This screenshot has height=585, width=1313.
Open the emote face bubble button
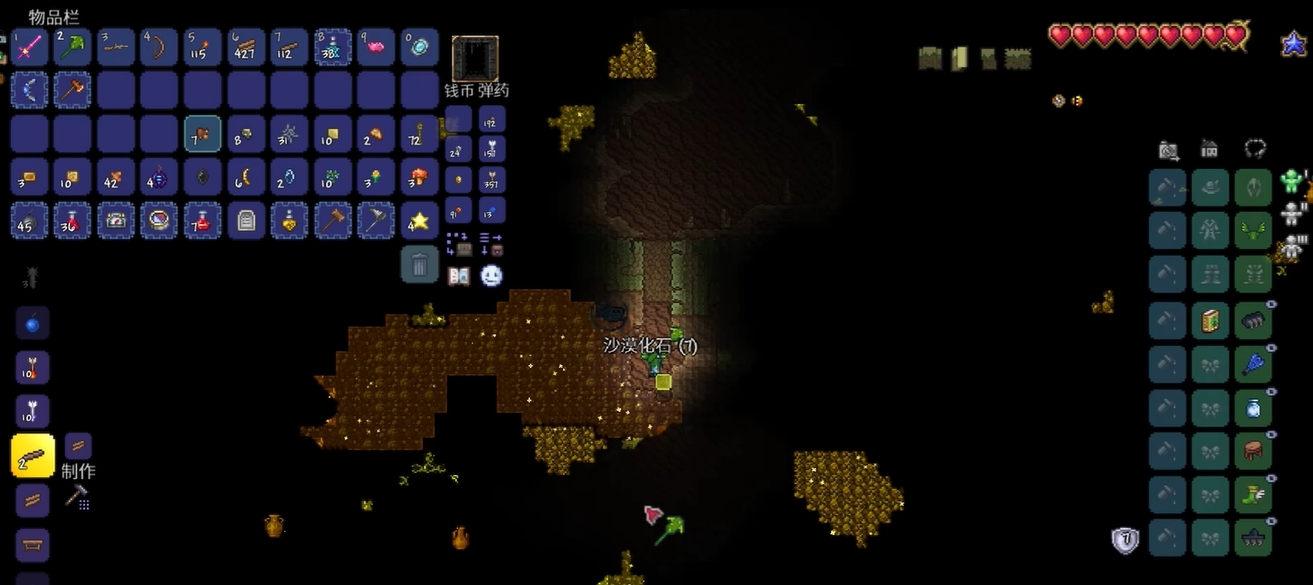pos(491,276)
